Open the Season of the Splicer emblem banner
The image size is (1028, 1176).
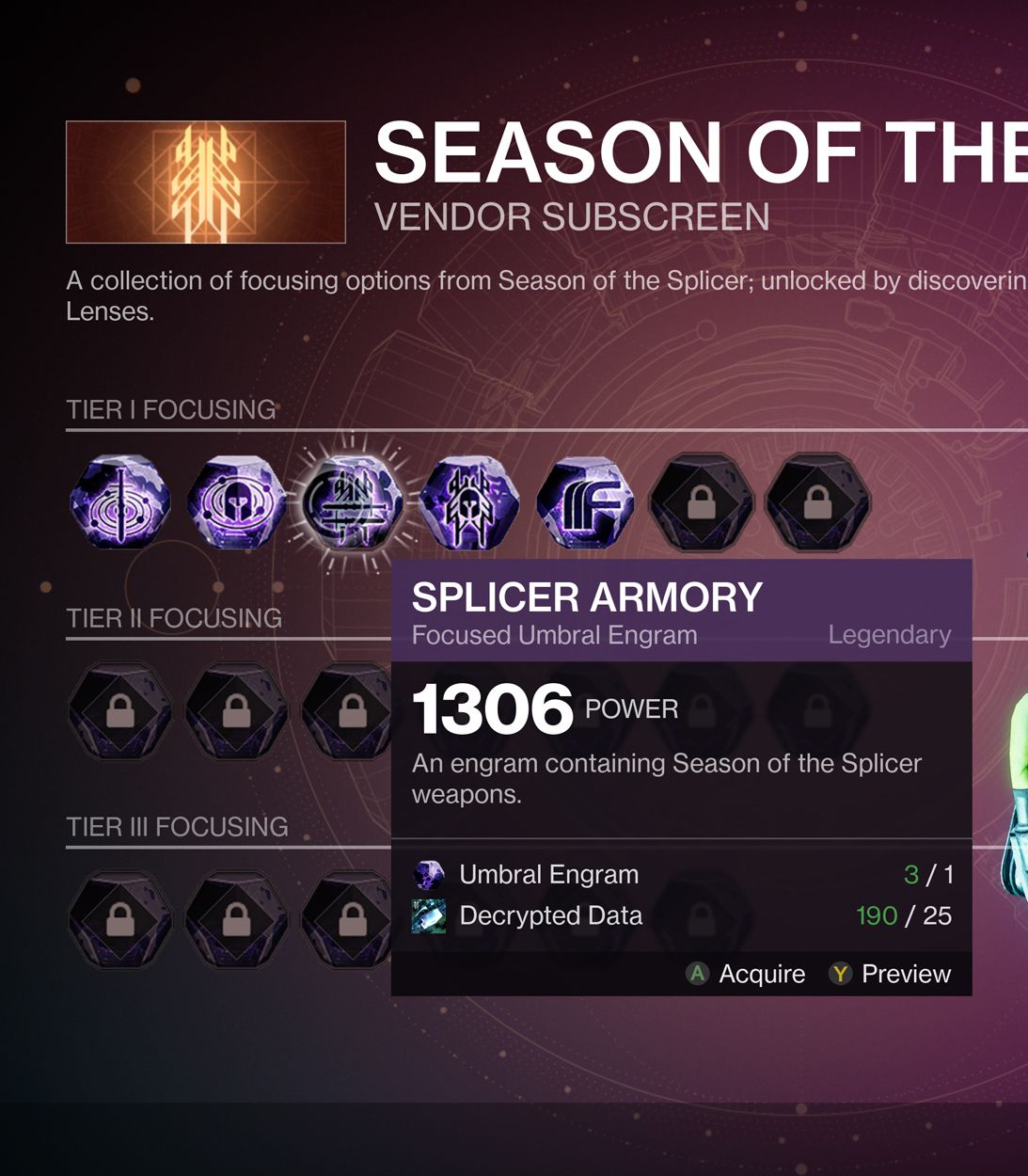[206, 183]
